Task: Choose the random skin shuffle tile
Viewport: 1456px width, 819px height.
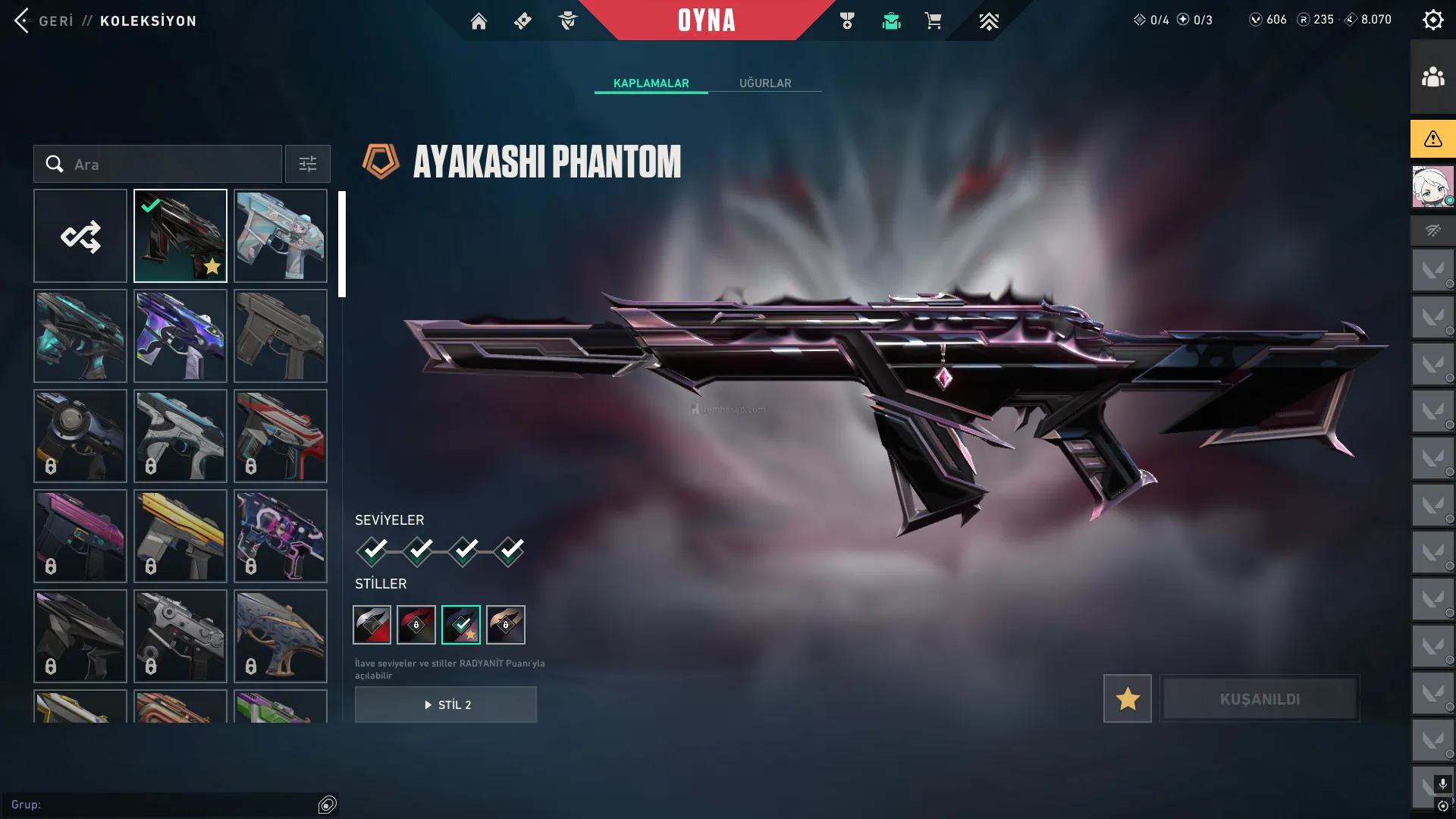Action: [80, 236]
